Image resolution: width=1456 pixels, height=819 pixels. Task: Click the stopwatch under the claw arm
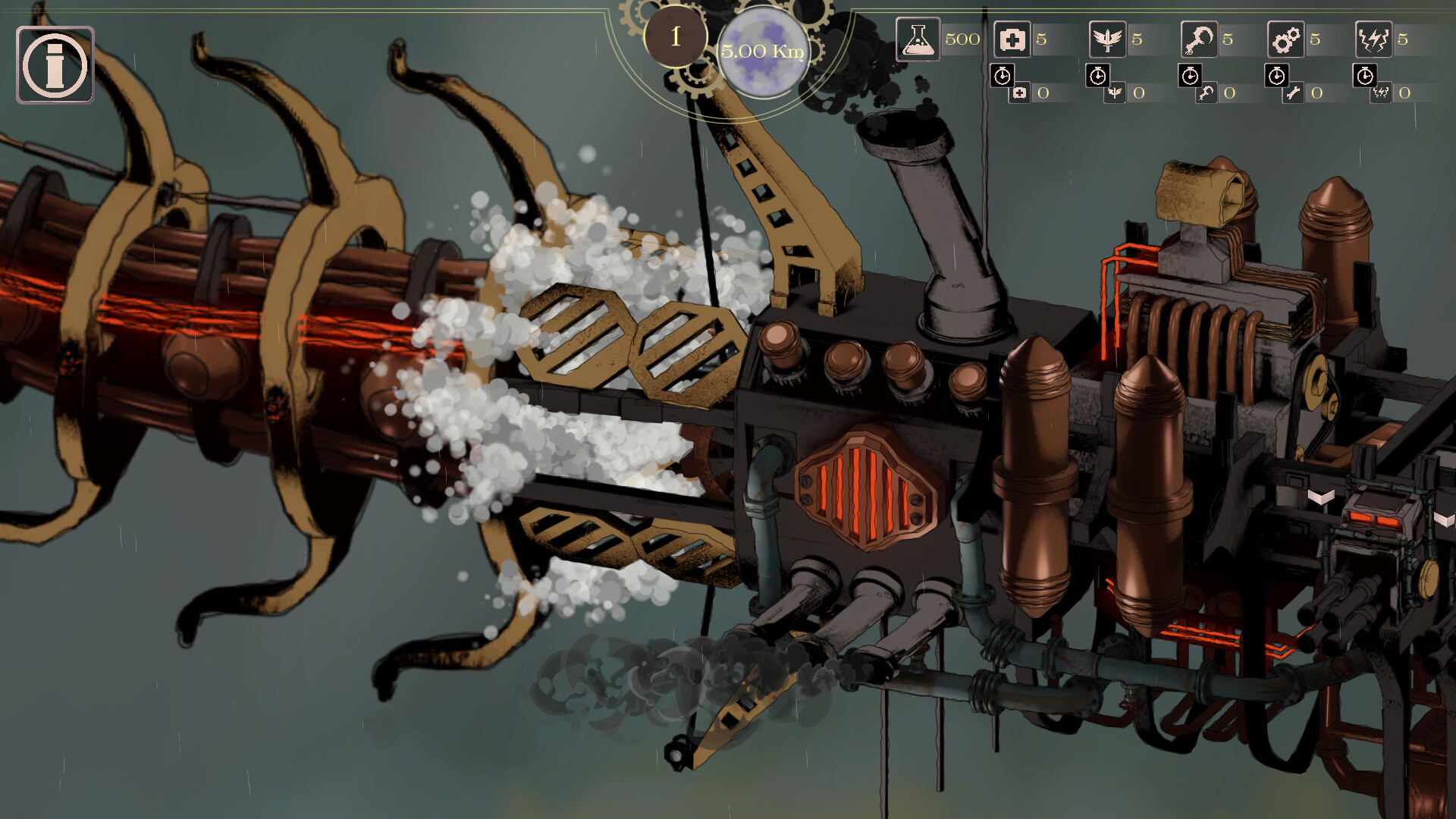pos(1190,76)
